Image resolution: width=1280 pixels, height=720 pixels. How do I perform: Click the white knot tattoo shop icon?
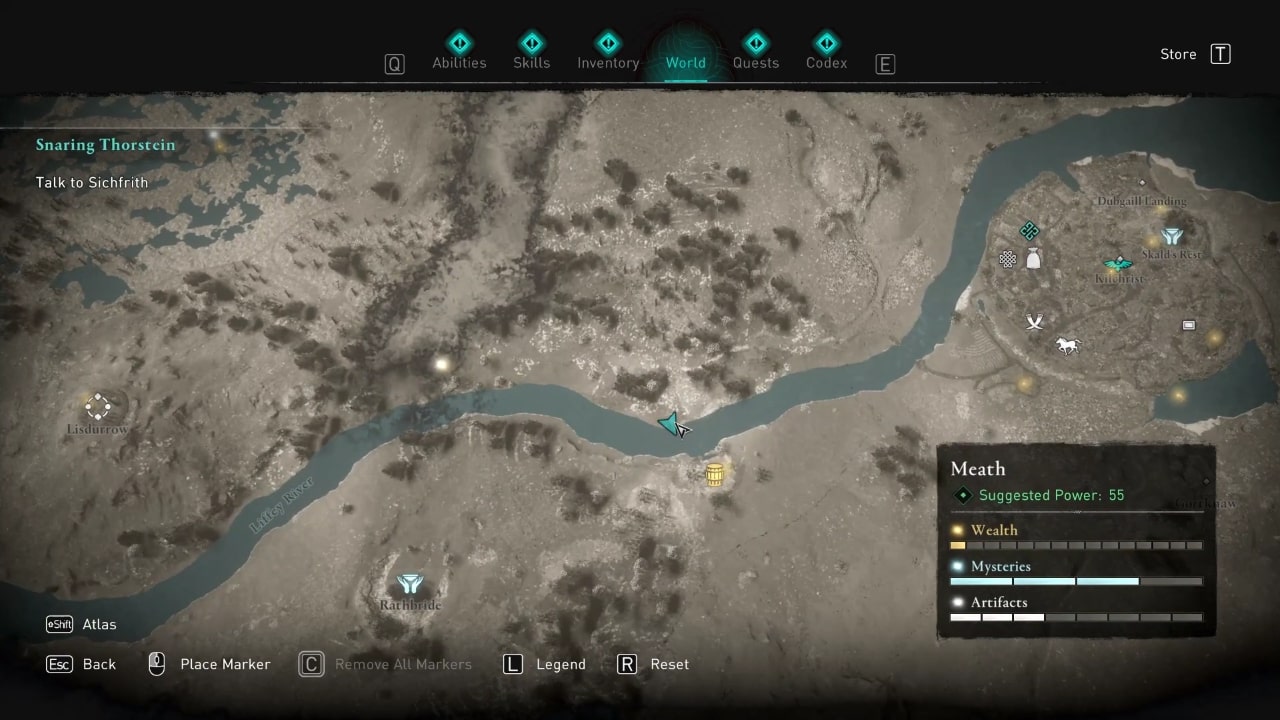pos(1006,259)
